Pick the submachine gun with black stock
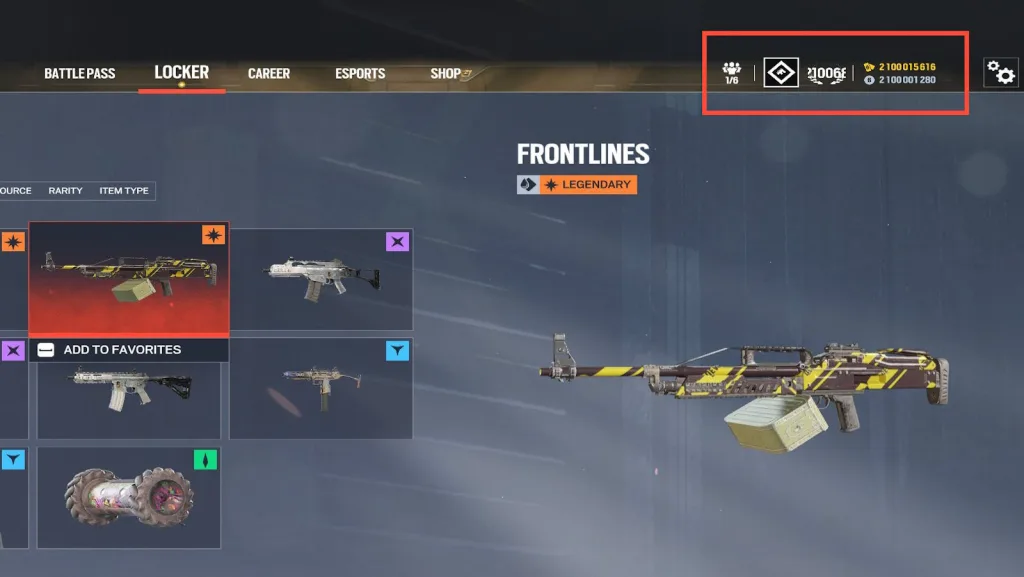 click(x=128, y=390)
